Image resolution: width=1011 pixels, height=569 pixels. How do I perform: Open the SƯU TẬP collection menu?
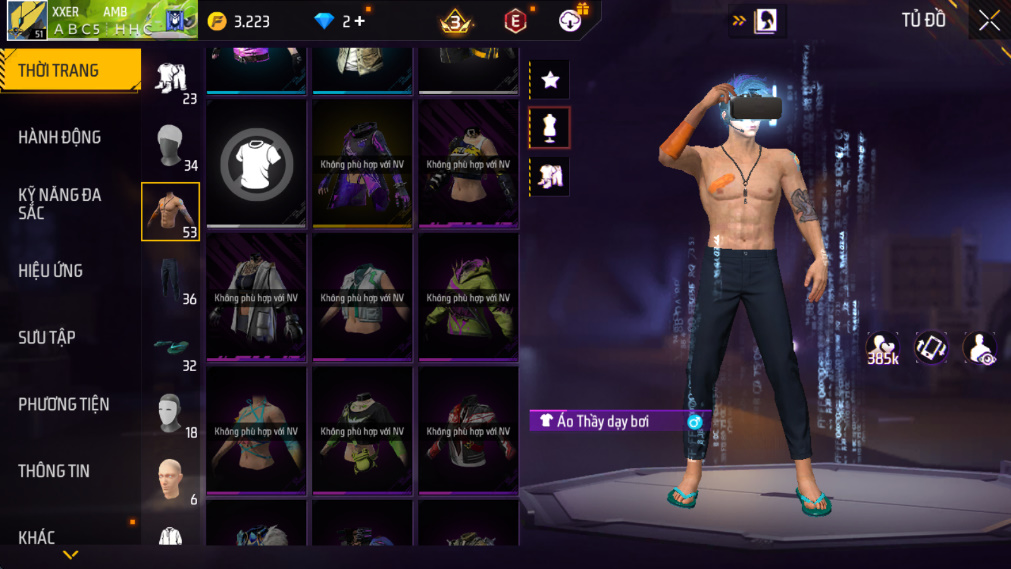point(47,337)
